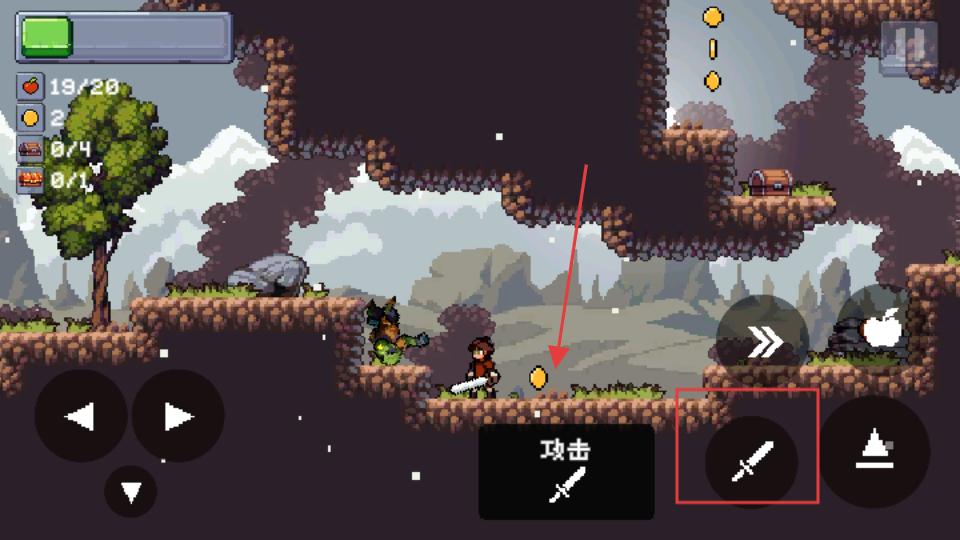This screenshot has height=540, width=960.
Task: Hit the sword attack button
Action: pyautogui.click(x=751, y=461)
